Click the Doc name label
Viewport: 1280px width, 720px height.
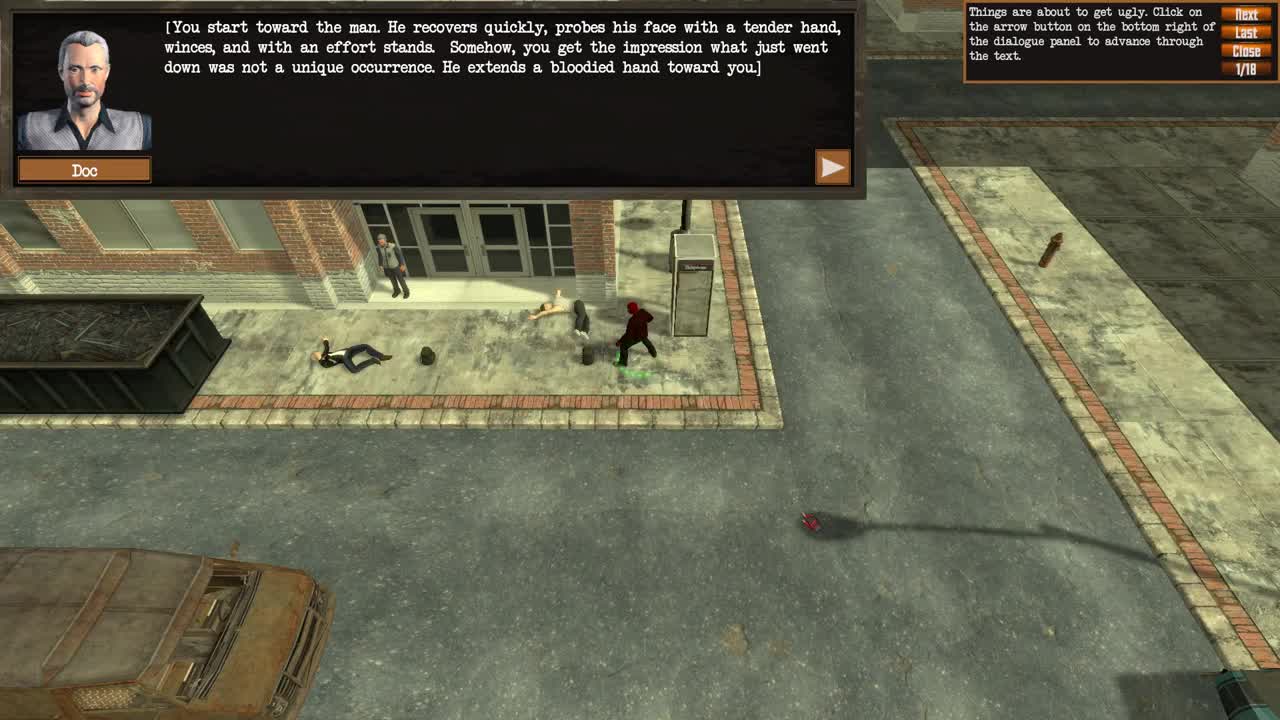tap(84, 170)
